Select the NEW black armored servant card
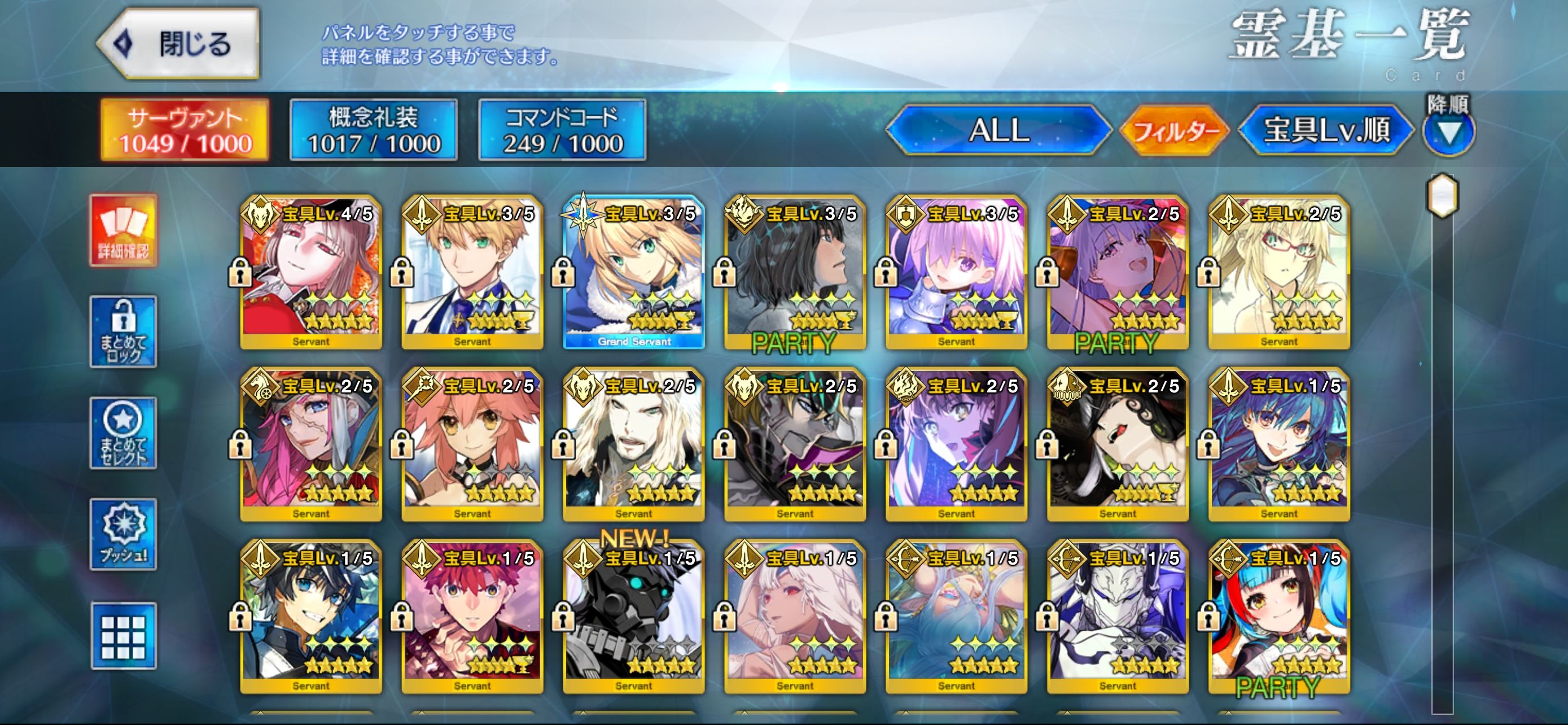Viewport: 1568px width, 725px height. 634,617
